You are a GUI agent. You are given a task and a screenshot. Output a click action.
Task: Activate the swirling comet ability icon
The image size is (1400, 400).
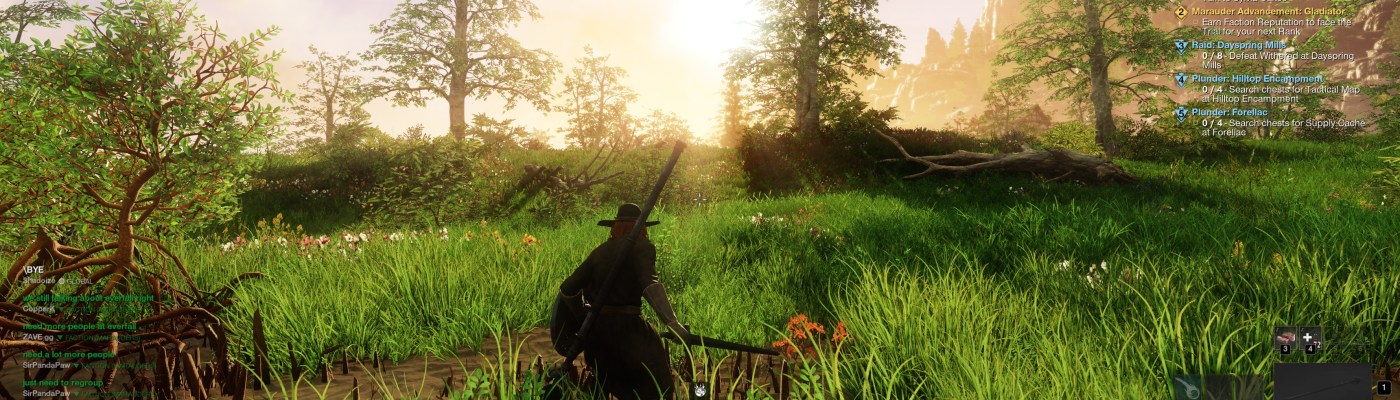coord(1190,388)
